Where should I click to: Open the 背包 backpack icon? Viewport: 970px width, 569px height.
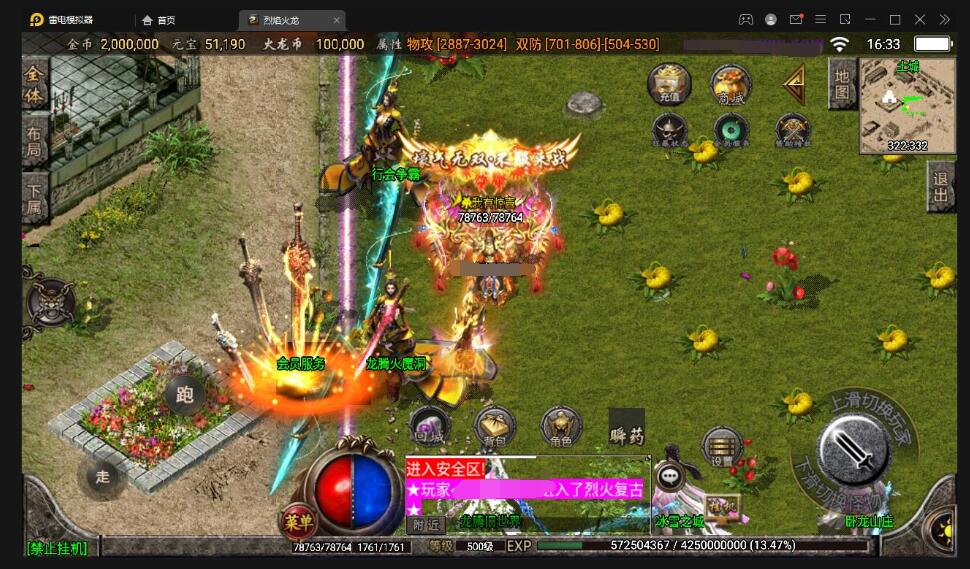[495, 427]
